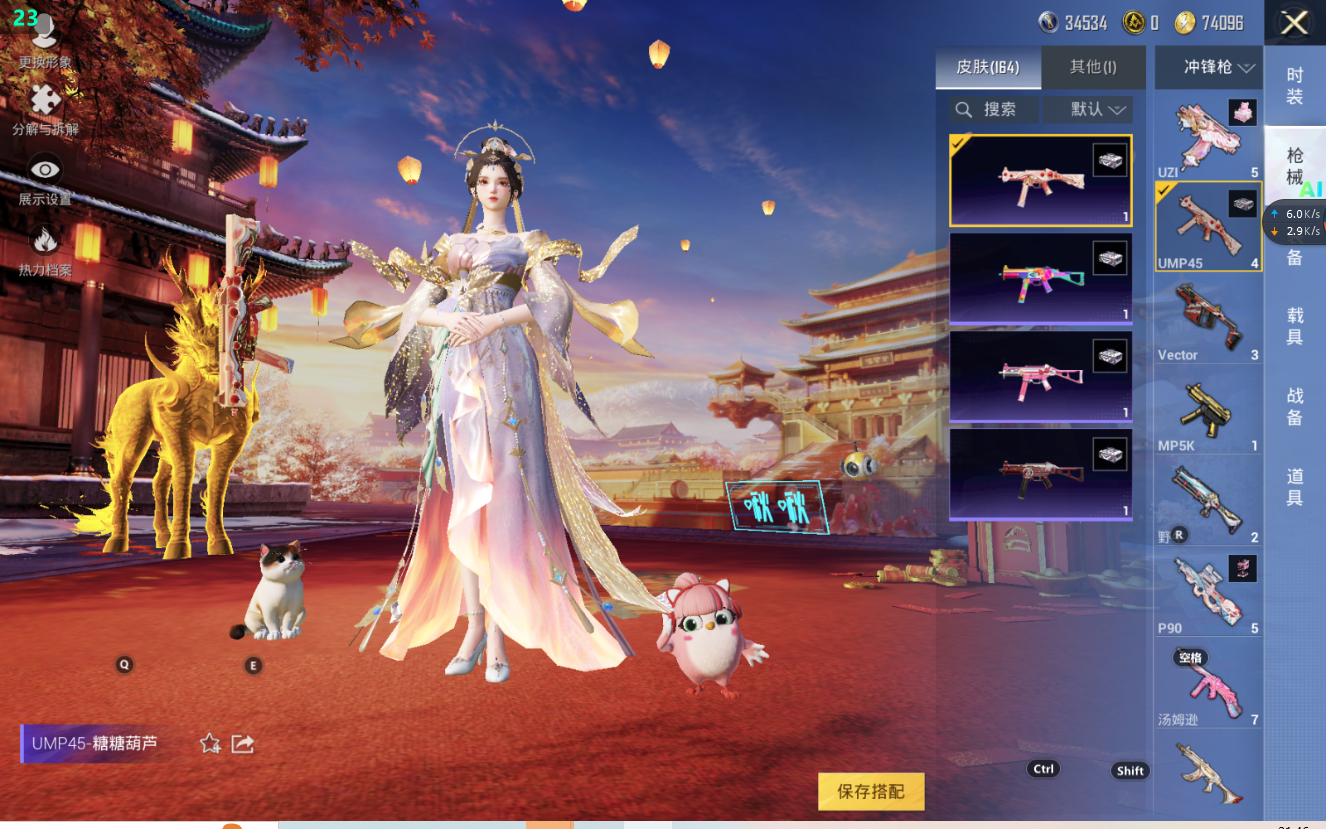Open the 默认 sort dropdown

(1088, 109)
